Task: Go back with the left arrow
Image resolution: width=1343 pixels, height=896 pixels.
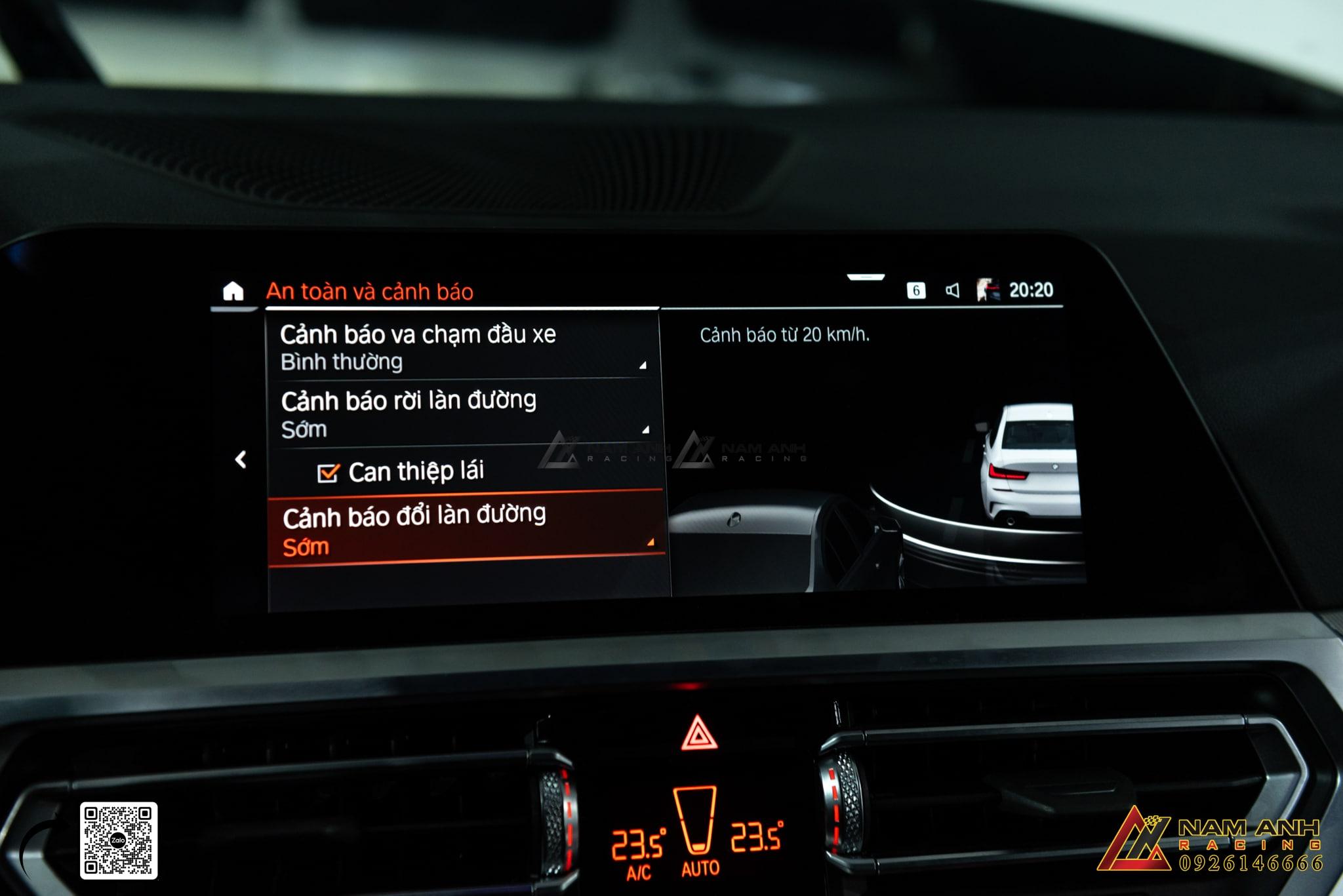Action: [241, 459]
